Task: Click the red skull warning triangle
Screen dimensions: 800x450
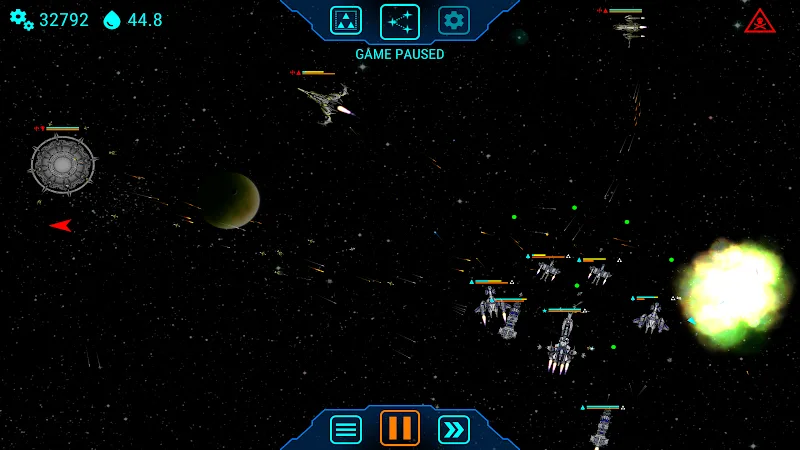Action: pyautogui.click(x=760, y=21)
